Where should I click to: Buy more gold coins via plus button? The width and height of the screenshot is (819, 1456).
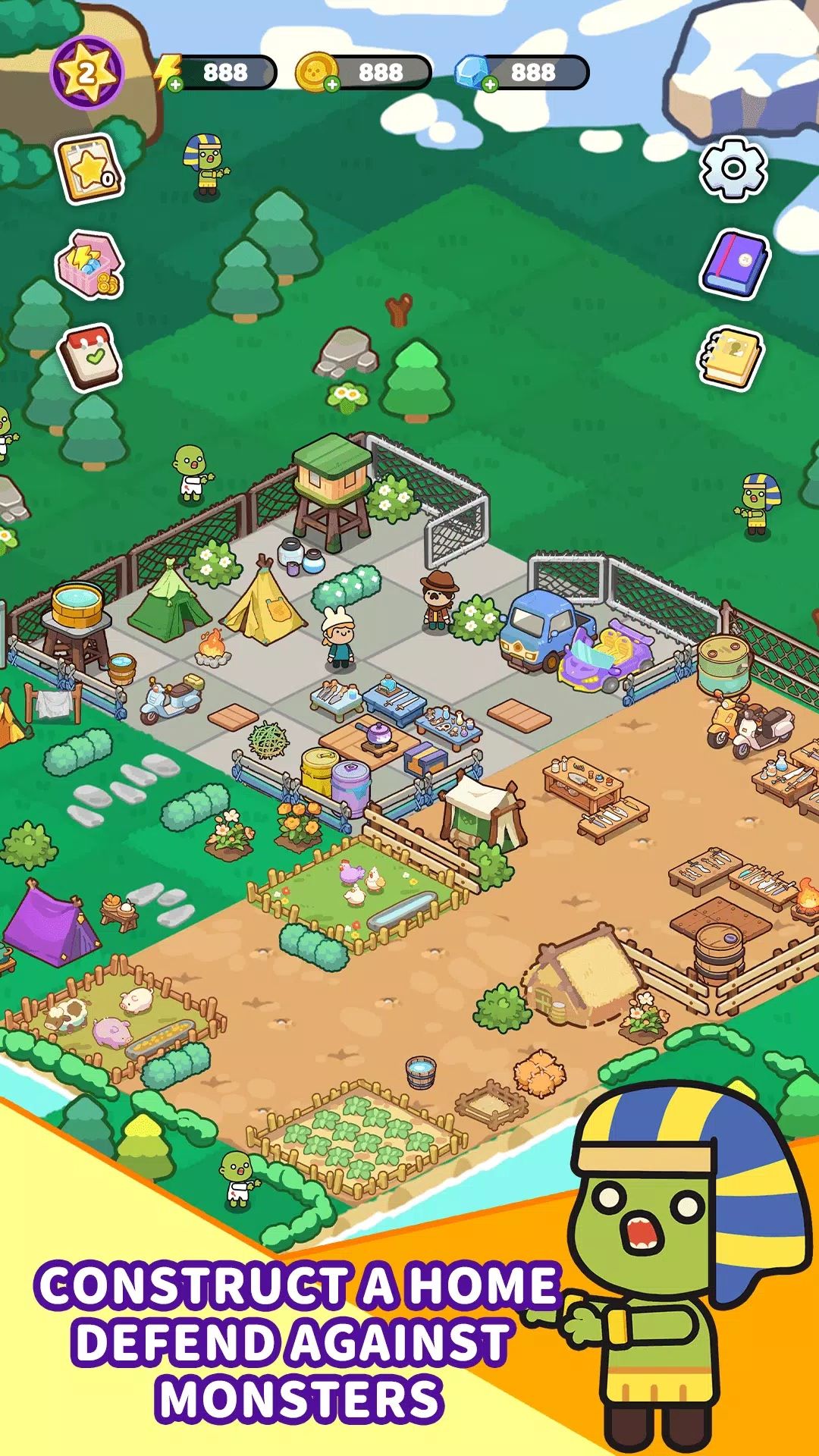(x=331, y=84)
